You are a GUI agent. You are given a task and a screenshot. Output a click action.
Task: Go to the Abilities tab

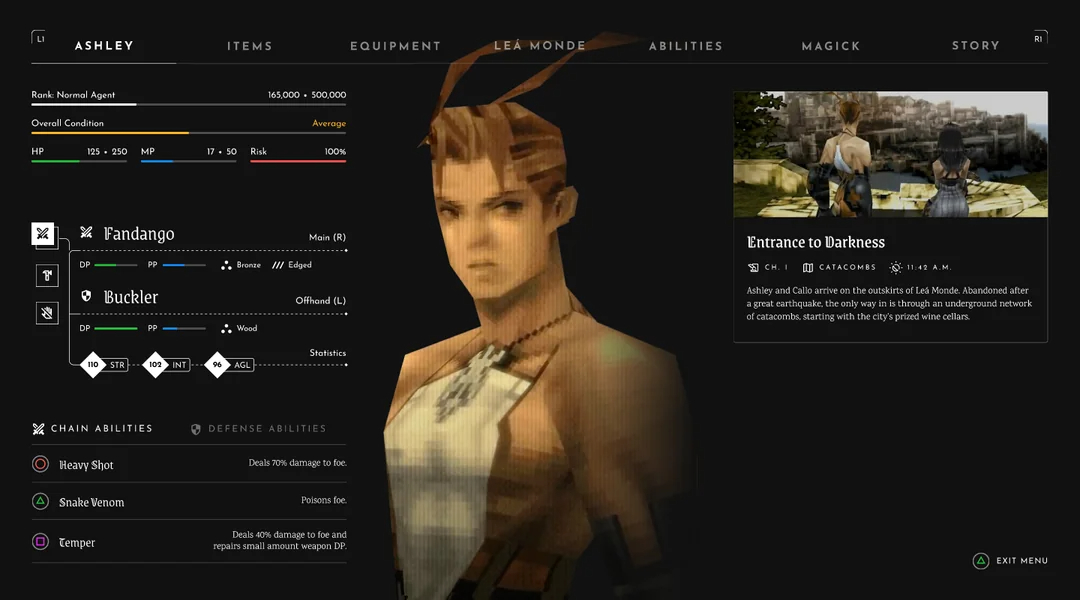(x=685, y=46)
